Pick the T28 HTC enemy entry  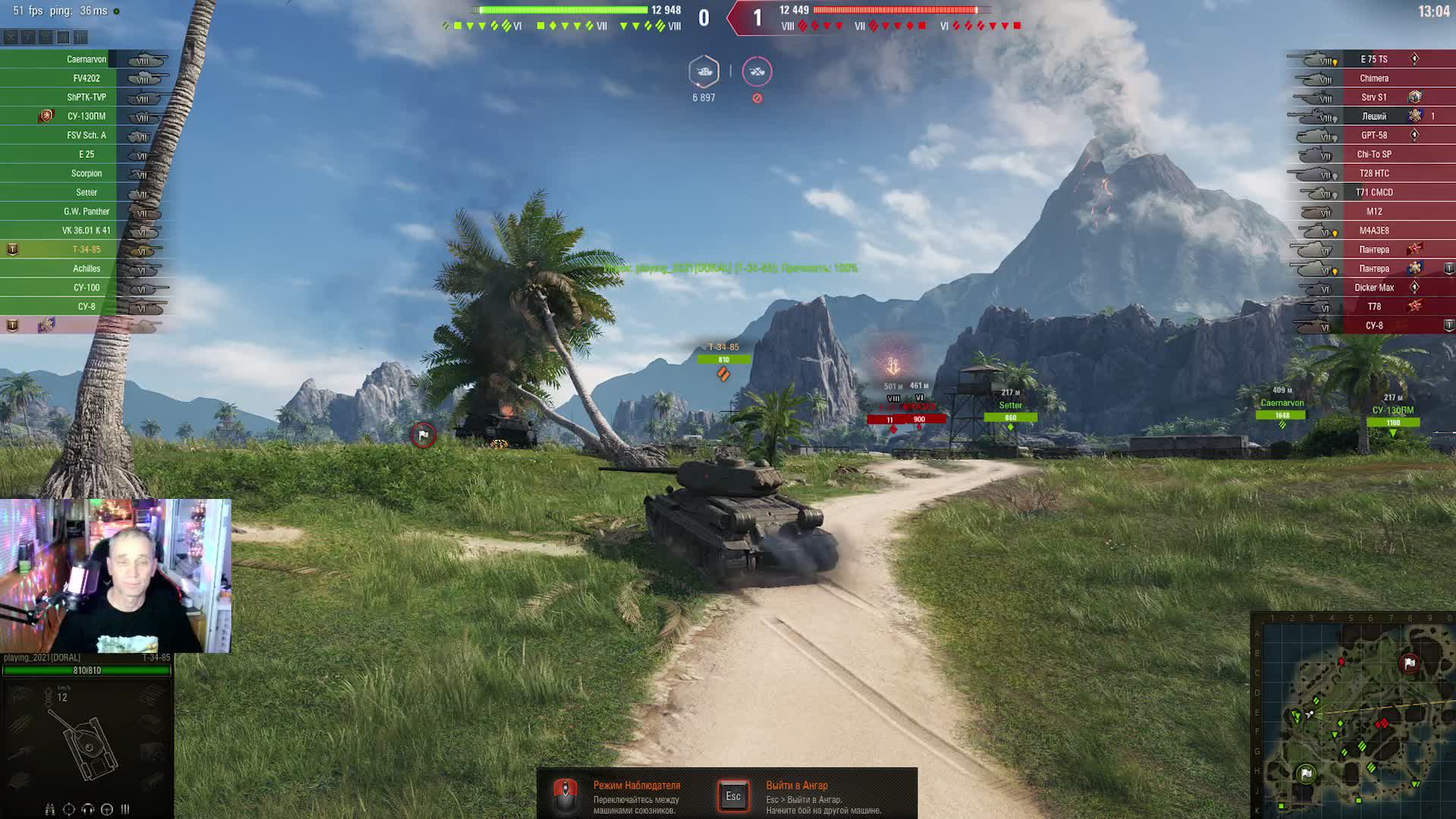[1373, 174]
